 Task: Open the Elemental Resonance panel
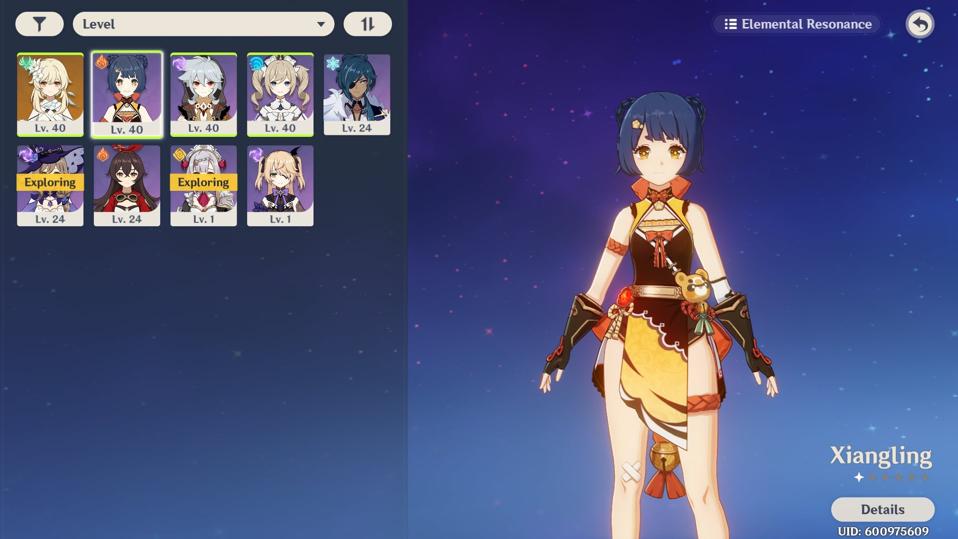pyautogui.click(x=798, y=24)
